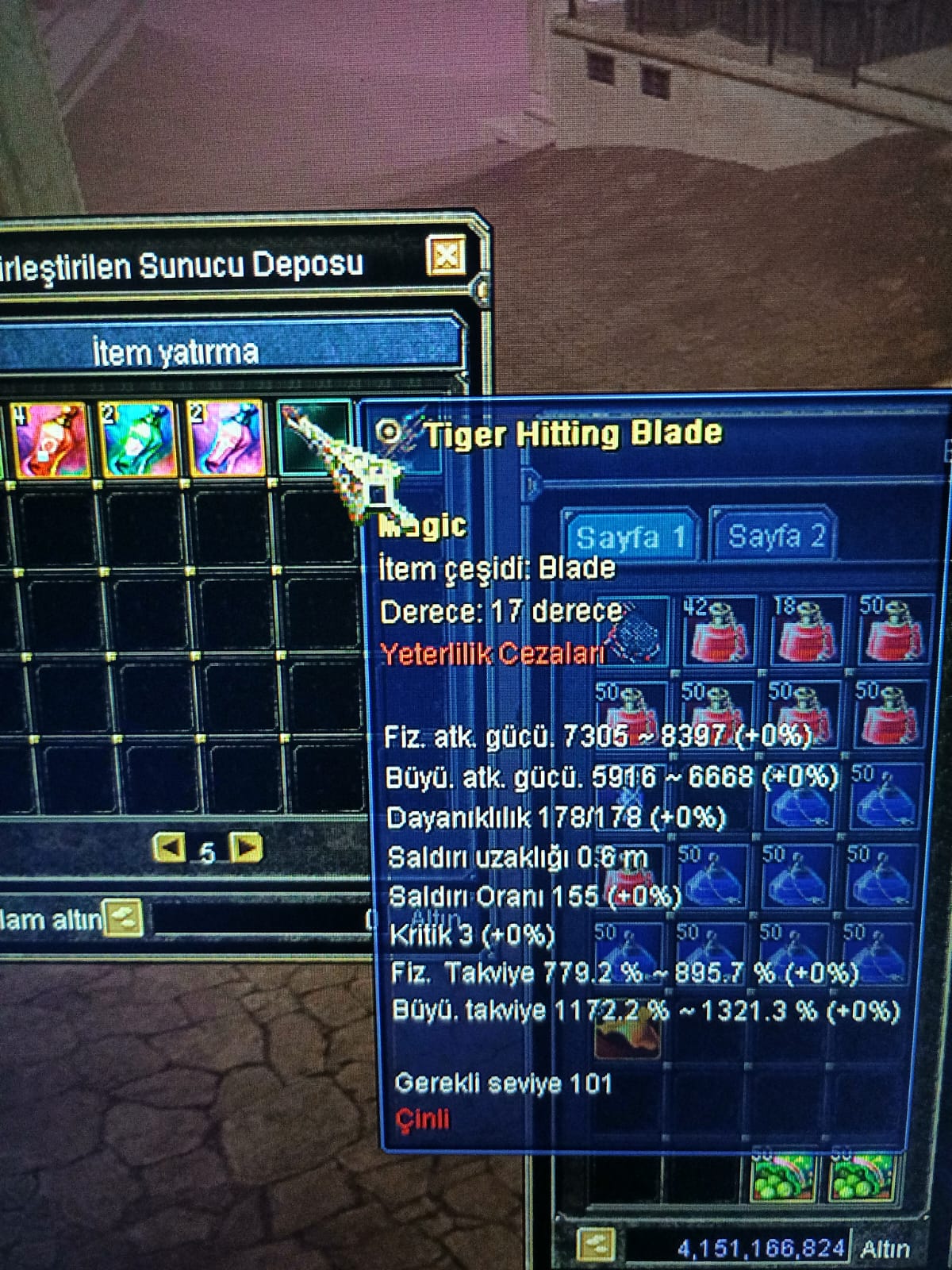
Task: Go to the next storage page
Action: pyautogui.click(x=247, y=848)
